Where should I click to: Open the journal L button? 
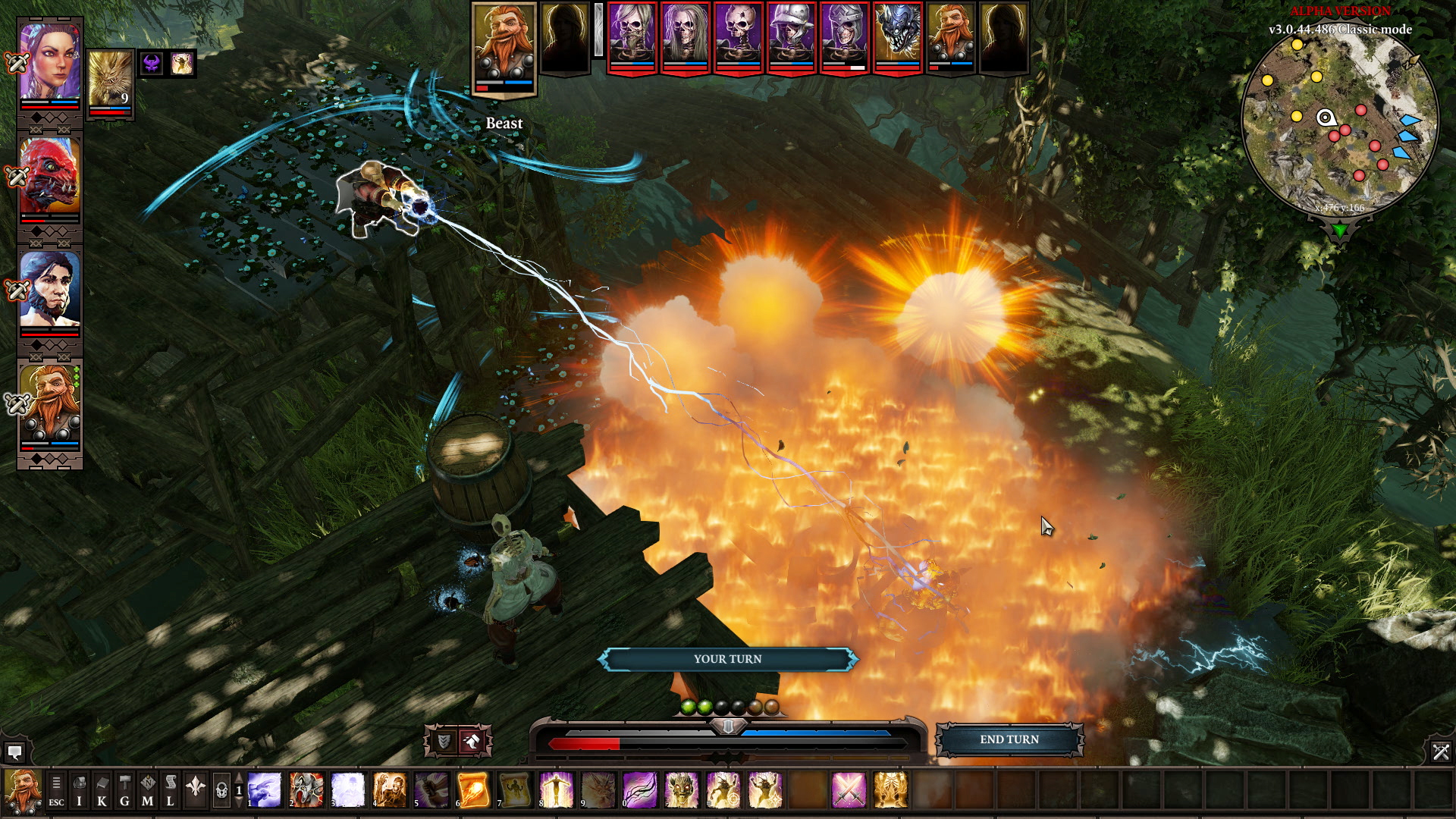coord(171,791)
